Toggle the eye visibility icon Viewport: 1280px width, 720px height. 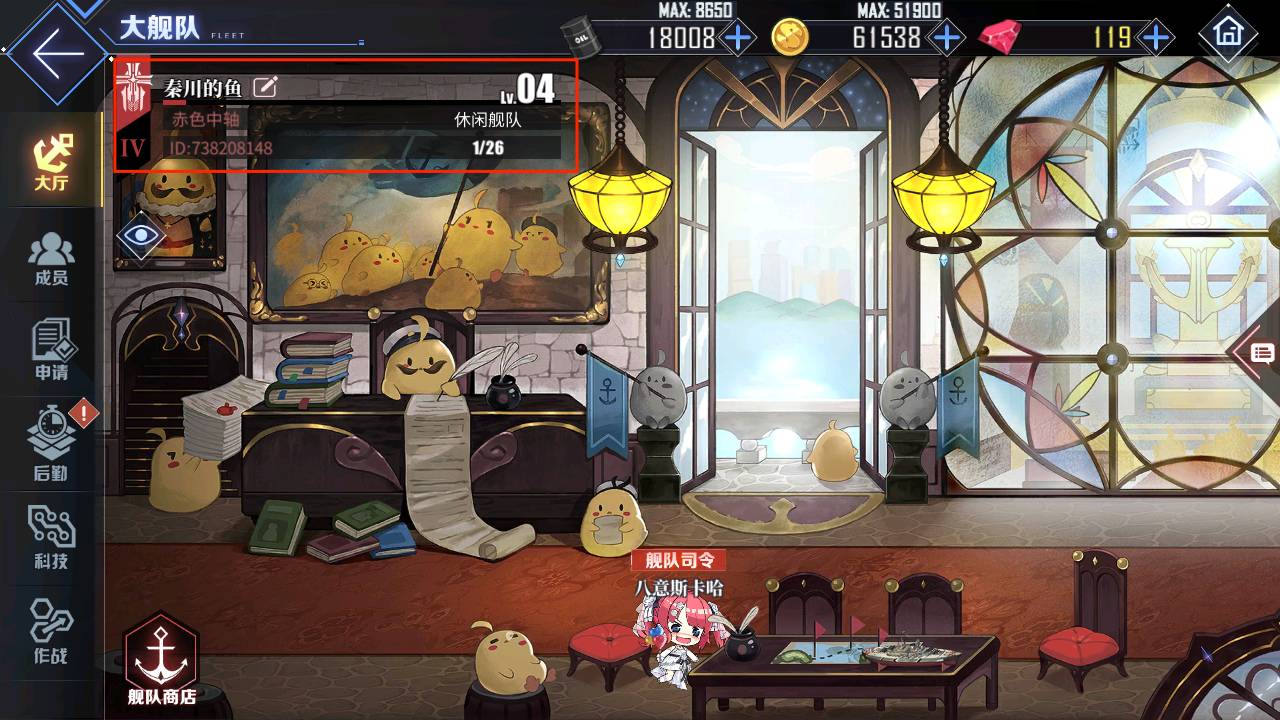(141, 236)
